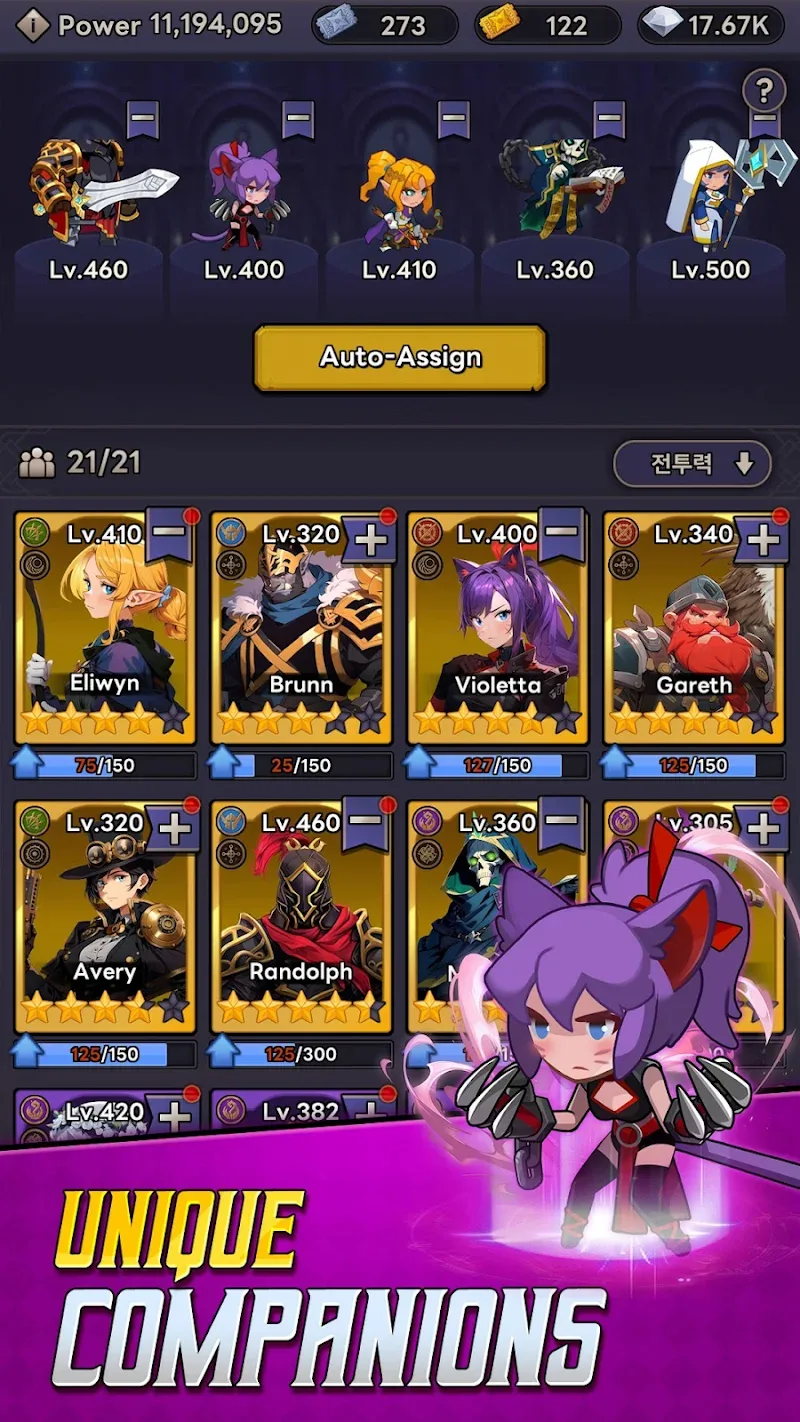Open the sort order dropdown

click(692, 464)
